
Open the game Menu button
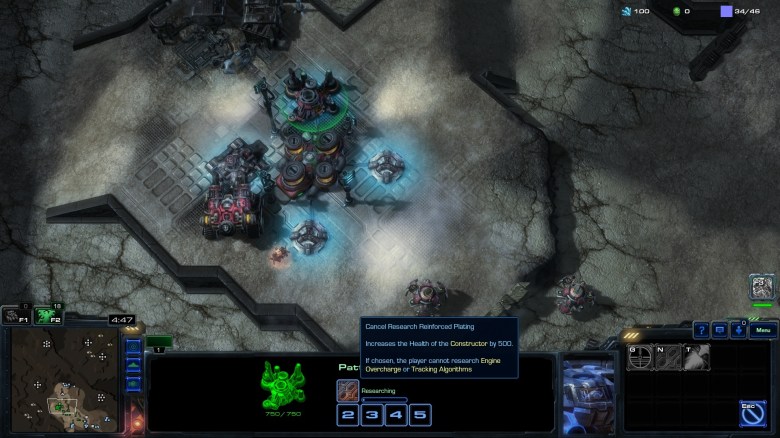tap(763, 330)
